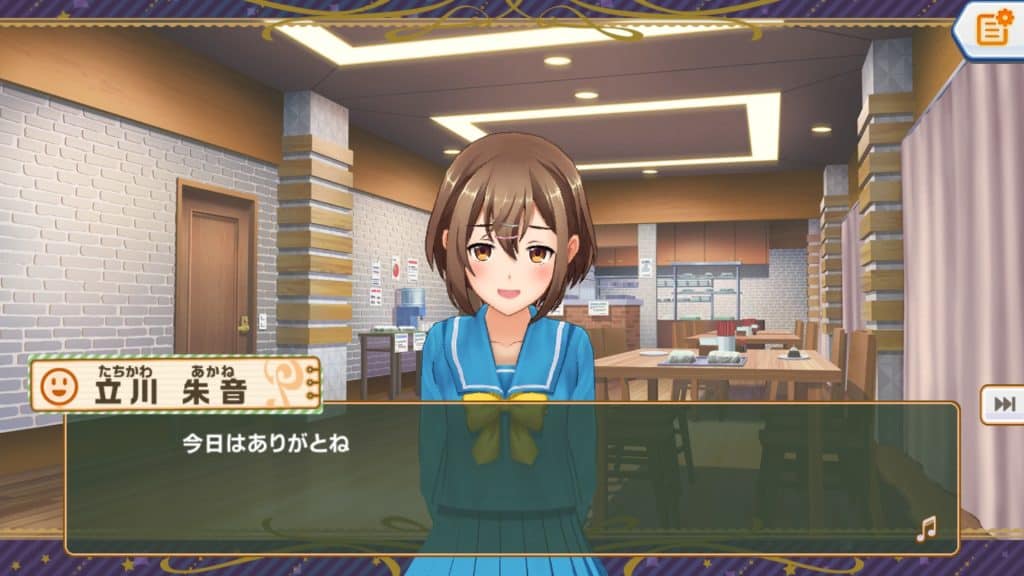Skip ahead with the fast-forward button
The image size is (1024, 576).
pos(1003,403)
